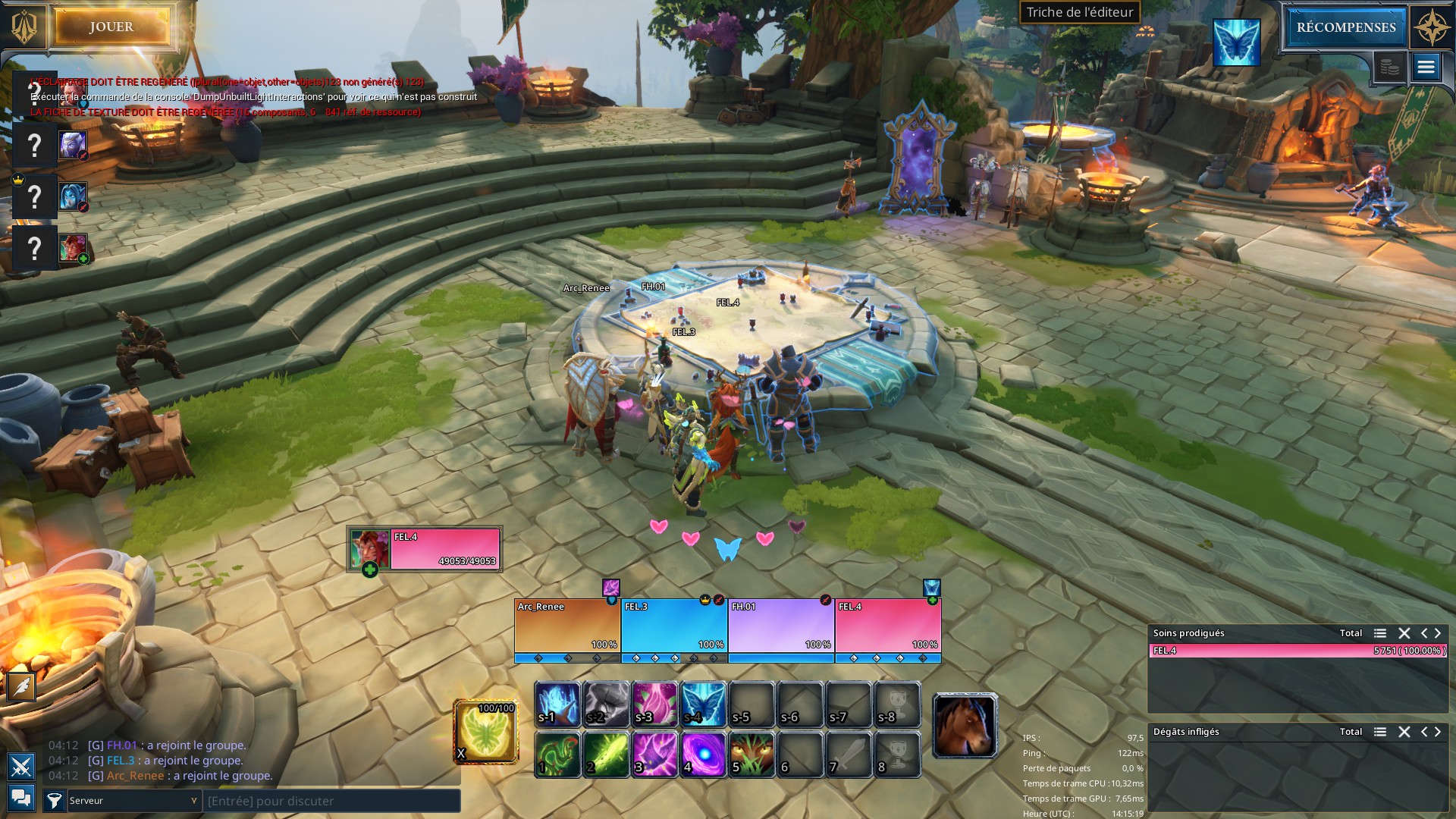Screen dimensions: 1456x819
Task: Open the Serveur chat channel dropdown
Action: (x=134, y=801)
